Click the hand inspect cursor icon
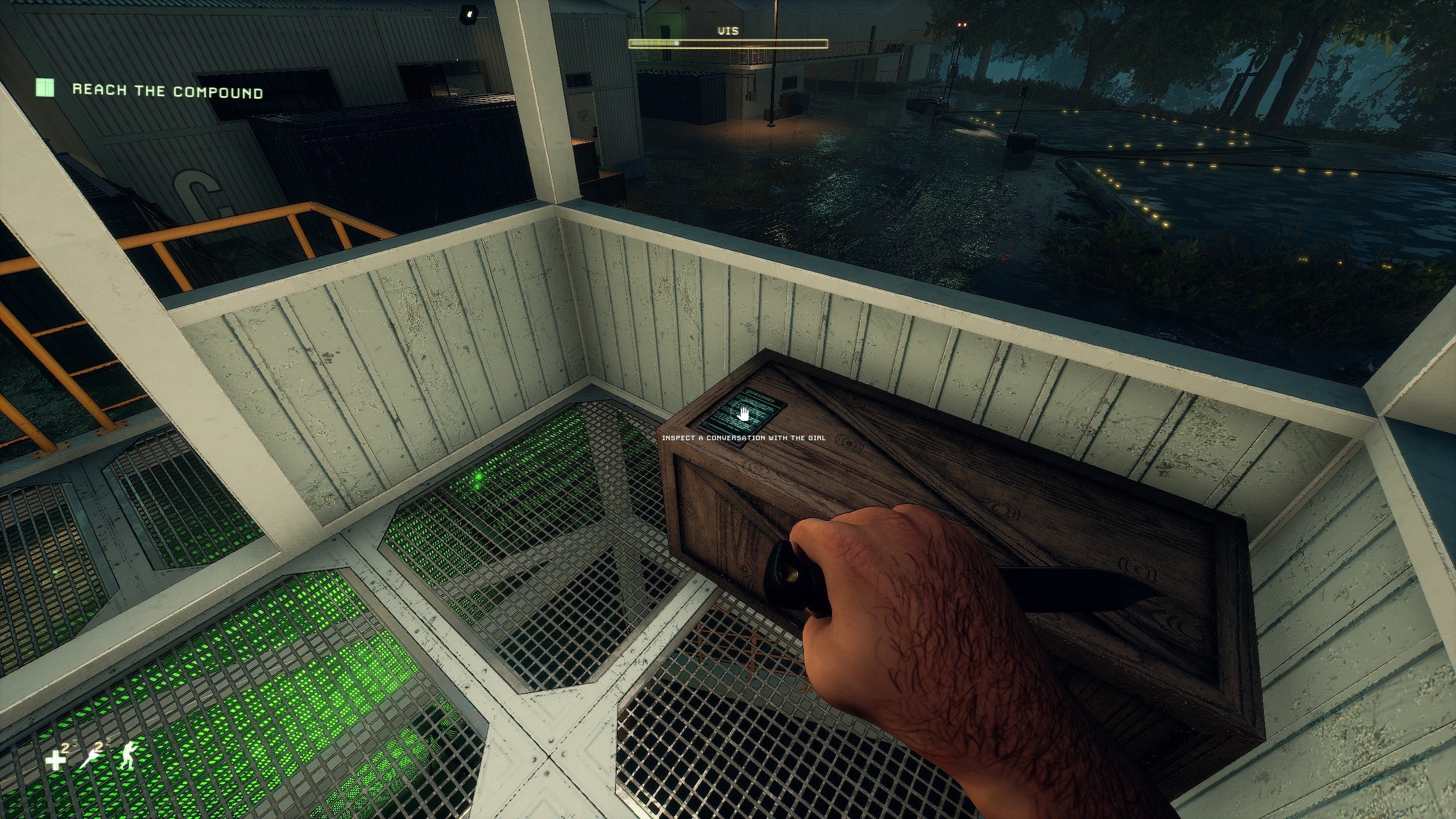The width and height of the screenshot is (1456, 819). (x=743, y=415)
